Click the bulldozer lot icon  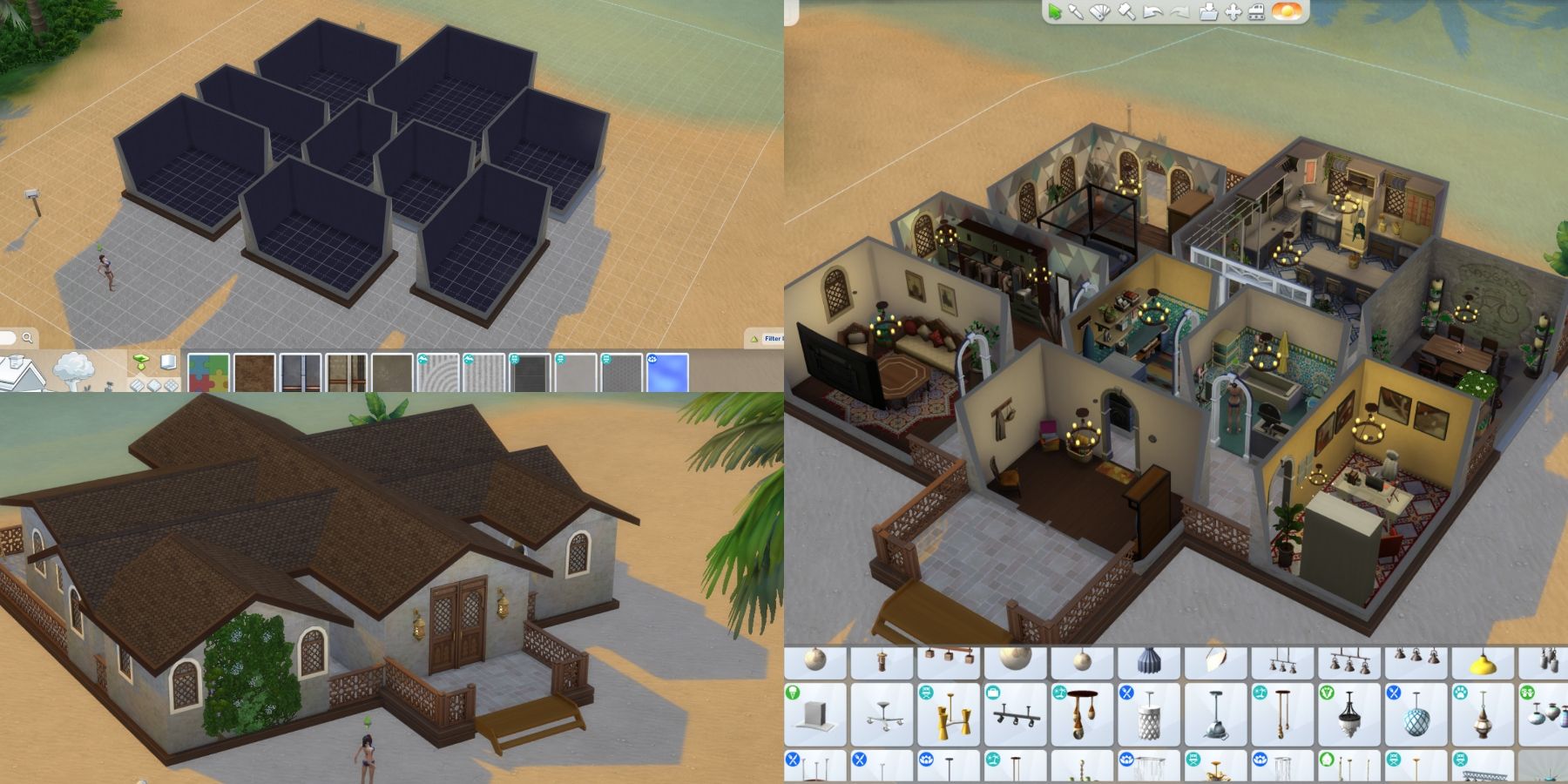point(1256,12)
